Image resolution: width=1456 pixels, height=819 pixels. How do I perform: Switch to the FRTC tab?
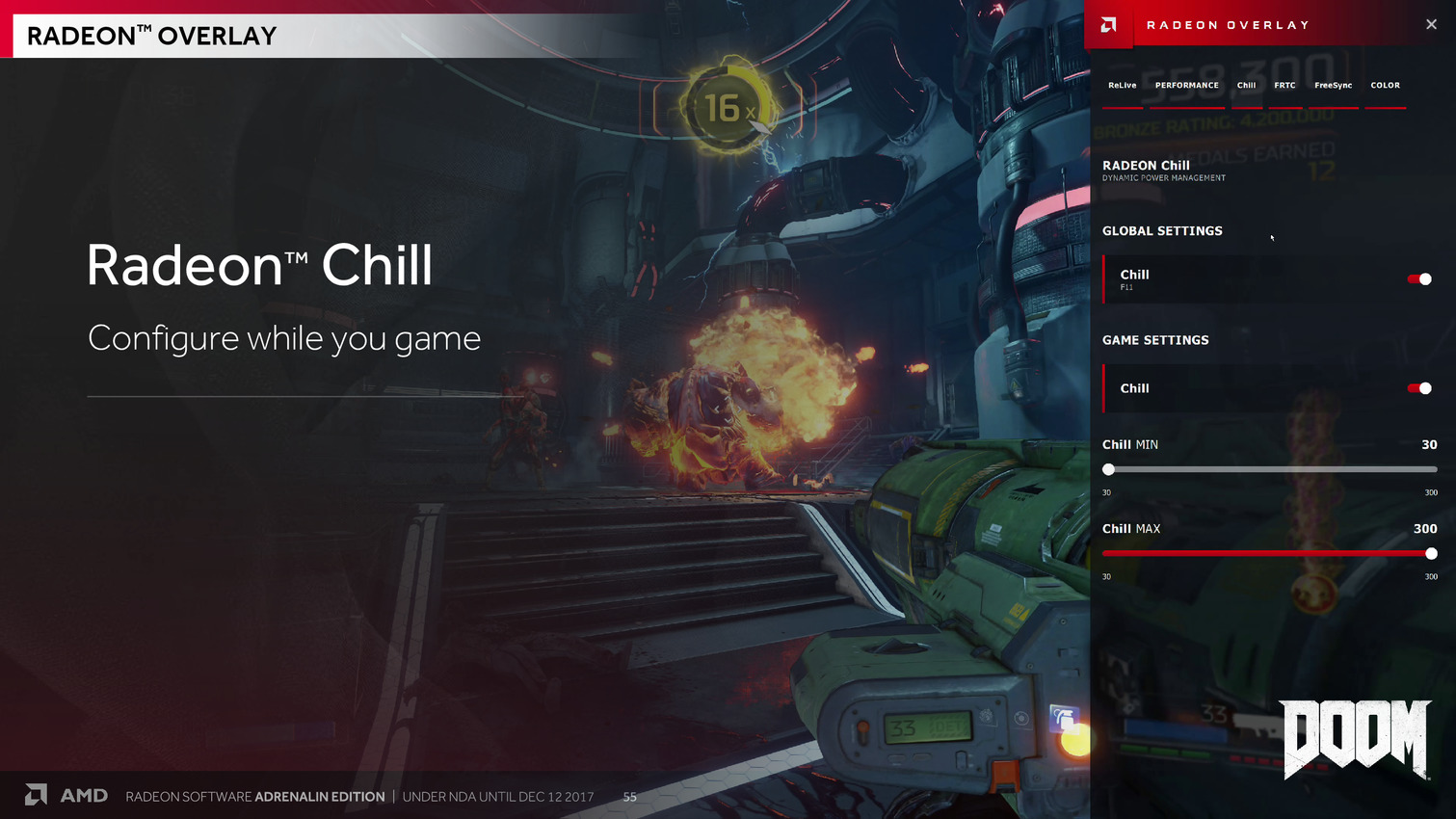click(1284, 86)
